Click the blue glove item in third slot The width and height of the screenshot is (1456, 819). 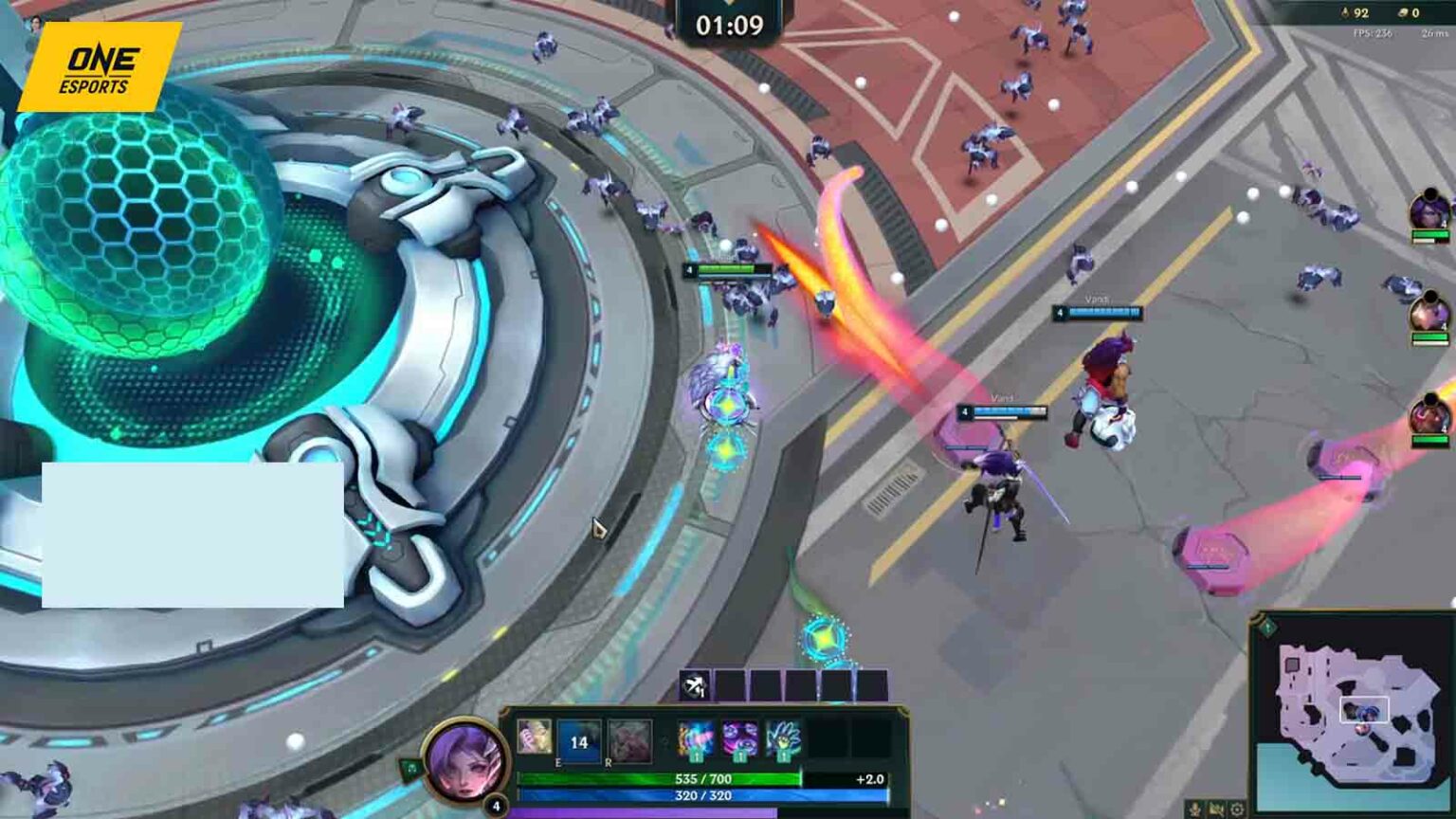783,739
